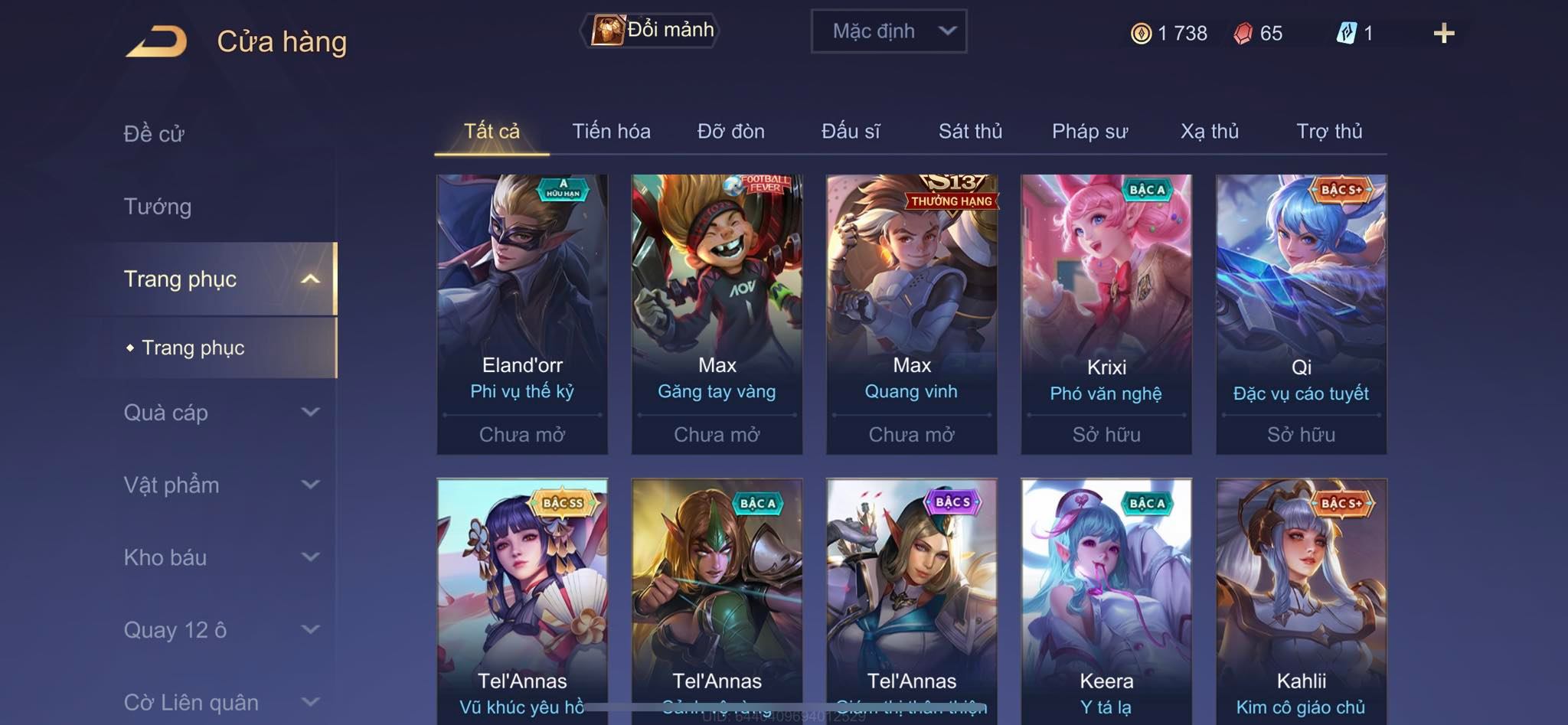Image resolution: width=1568 pixels, height=725 pixels.
Task: Switch to the Pháp sư tab
Action: click(x=1089, y=132)
